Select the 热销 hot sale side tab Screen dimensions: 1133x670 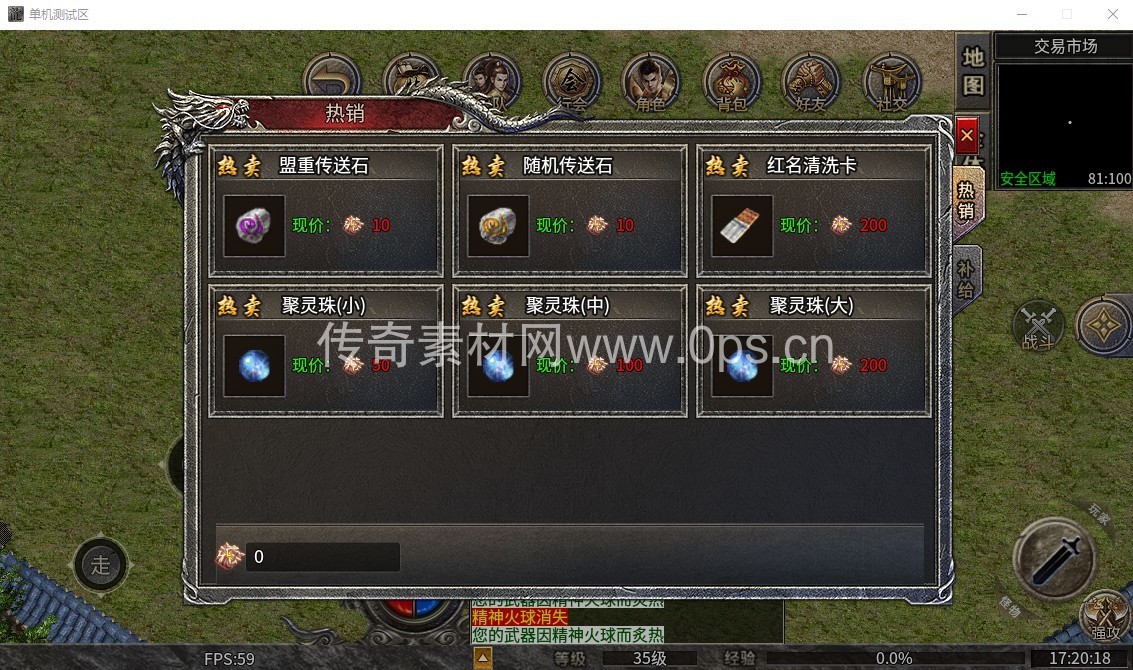967,197
